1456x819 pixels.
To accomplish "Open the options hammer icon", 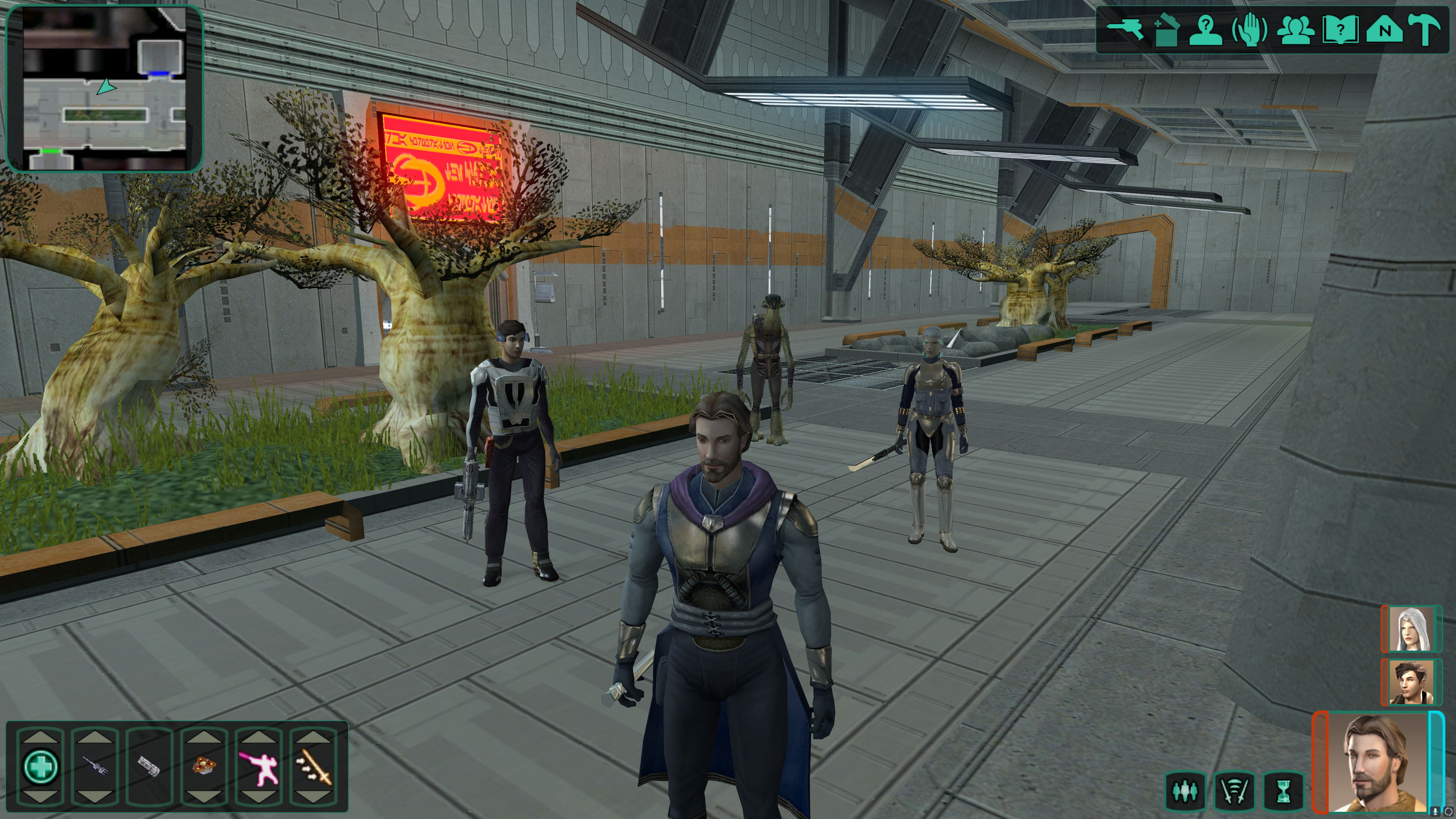I will click(x=1426, y=30).
